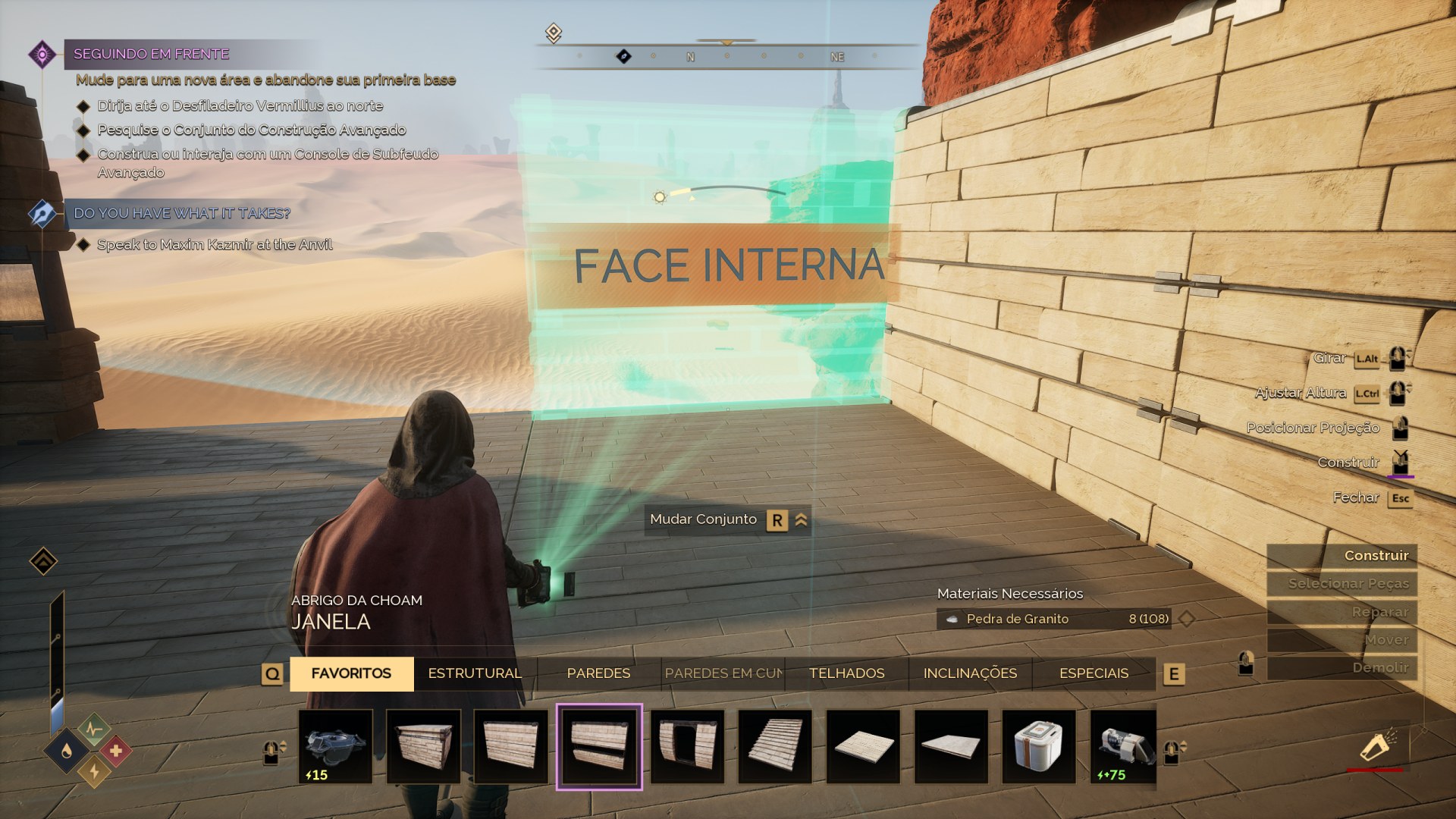The width and height of the screenshot is (1456, 819).
Task: Select the Mover mode option
Action: point(1342,640)
